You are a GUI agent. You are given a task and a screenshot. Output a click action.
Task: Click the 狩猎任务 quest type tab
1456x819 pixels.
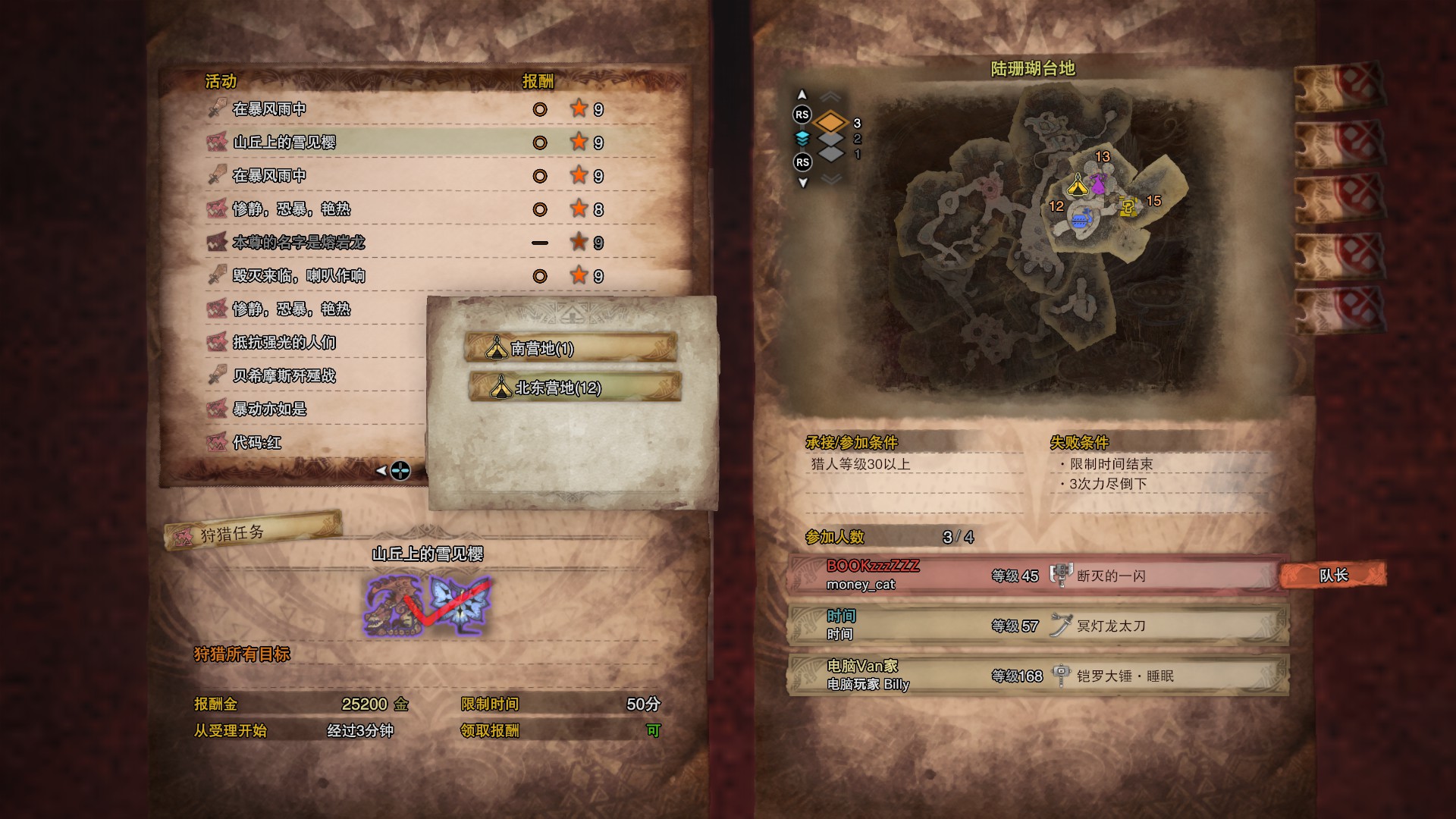pyautogui.click(x=252, y=530)
